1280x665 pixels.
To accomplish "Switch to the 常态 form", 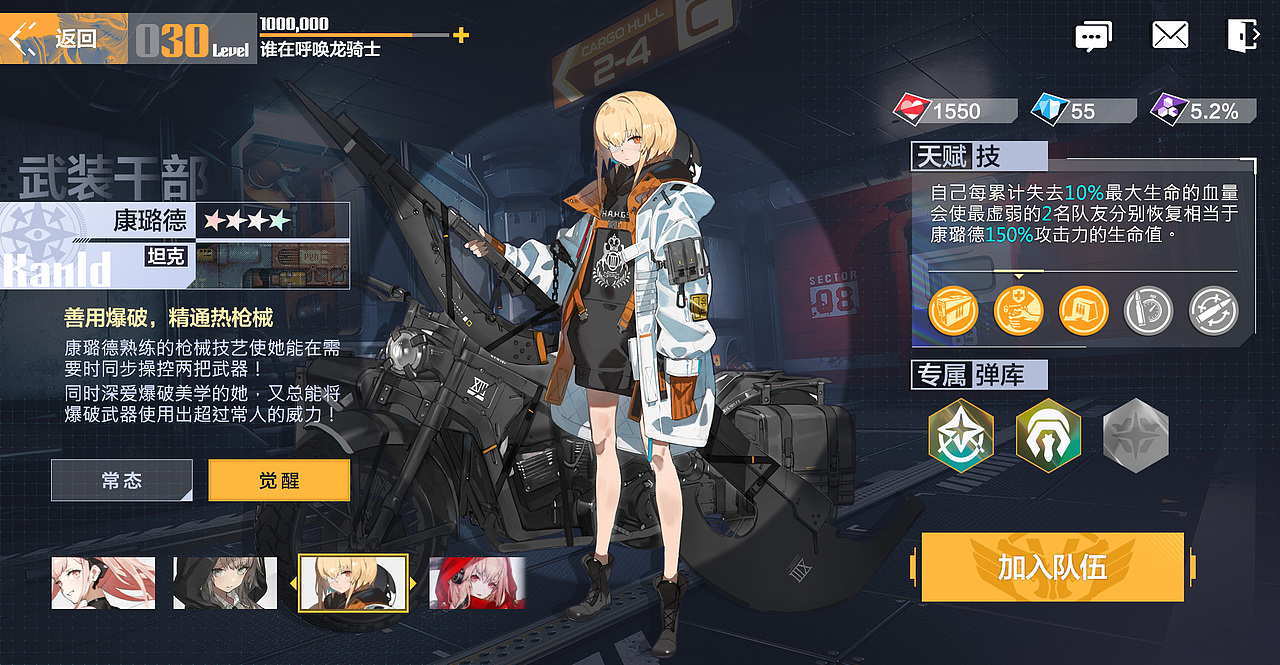I will tap(122, 481).
